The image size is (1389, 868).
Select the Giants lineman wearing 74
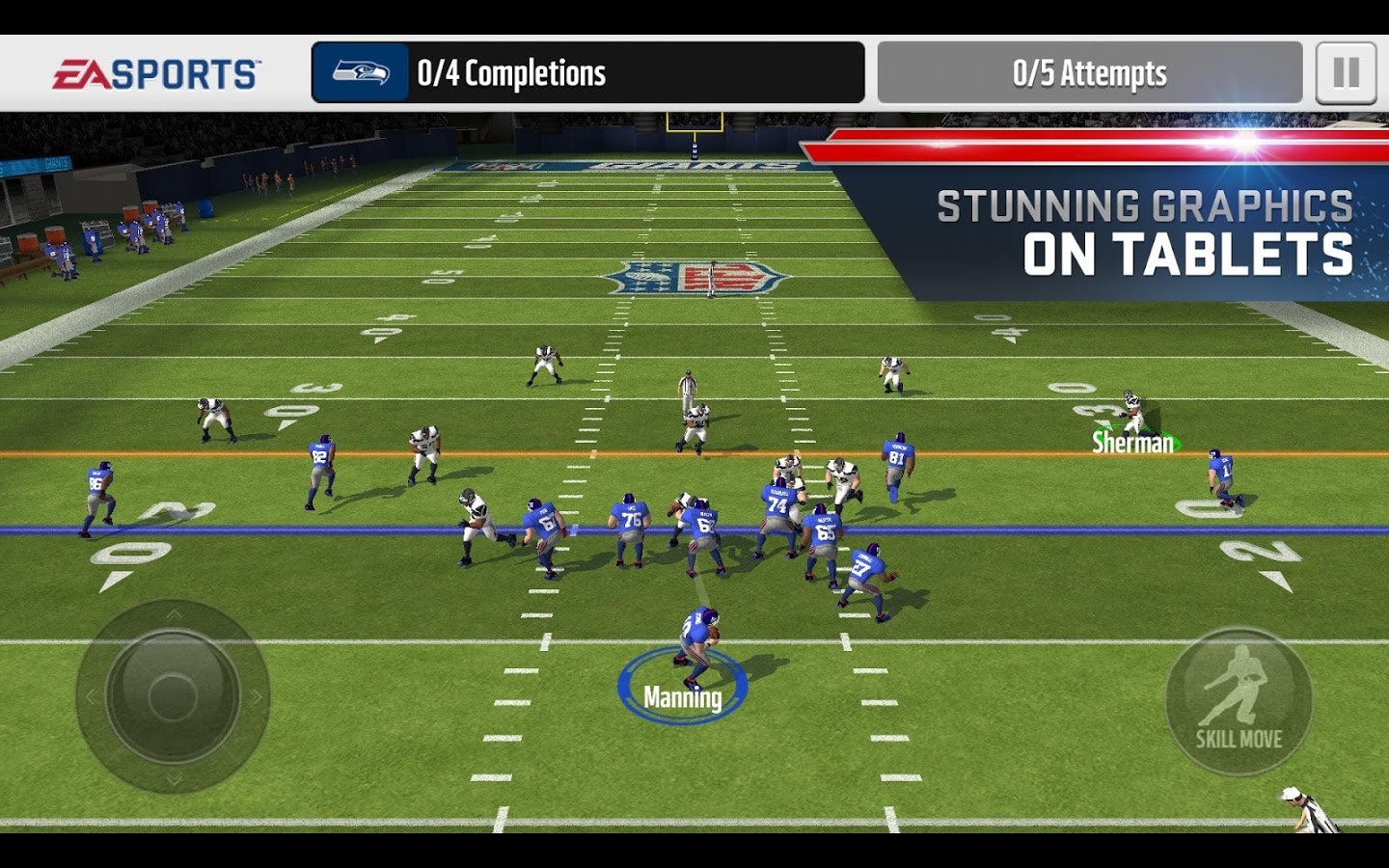(x=776, y=502)
